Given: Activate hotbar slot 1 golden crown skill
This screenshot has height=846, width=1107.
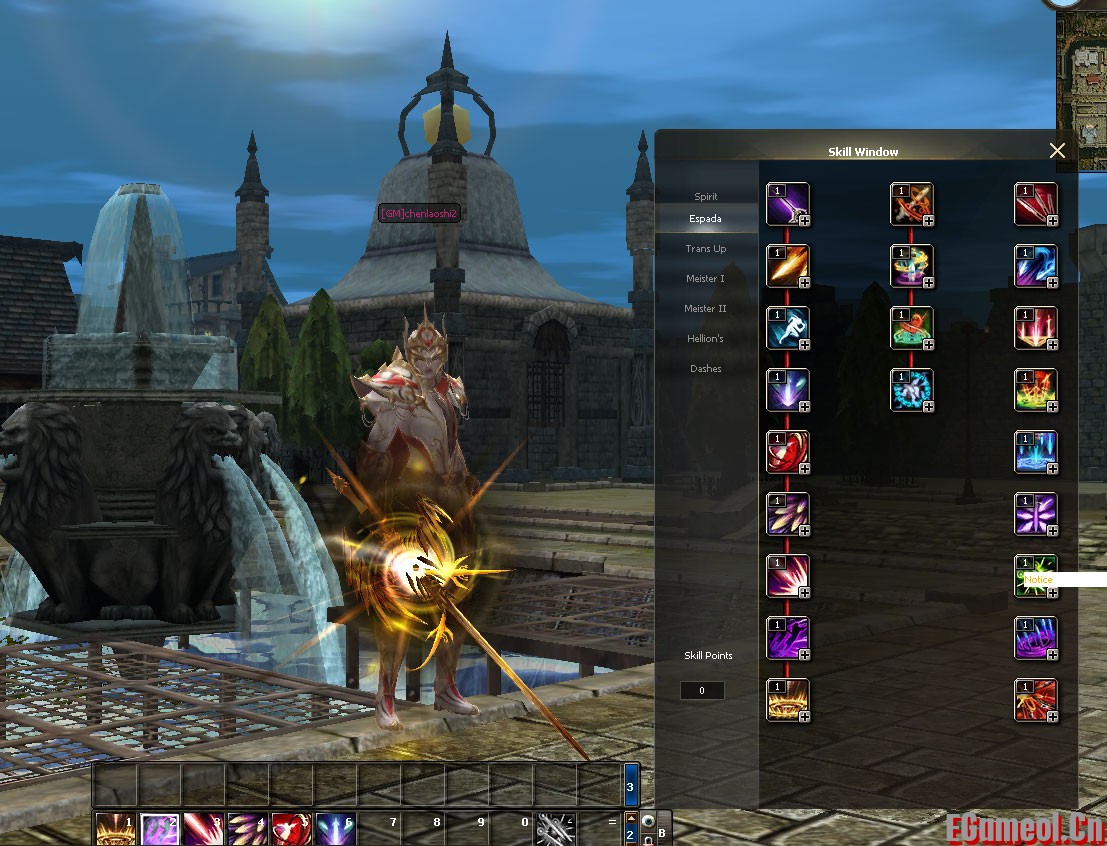Looking at the screenshot, I should pos(115,829).
